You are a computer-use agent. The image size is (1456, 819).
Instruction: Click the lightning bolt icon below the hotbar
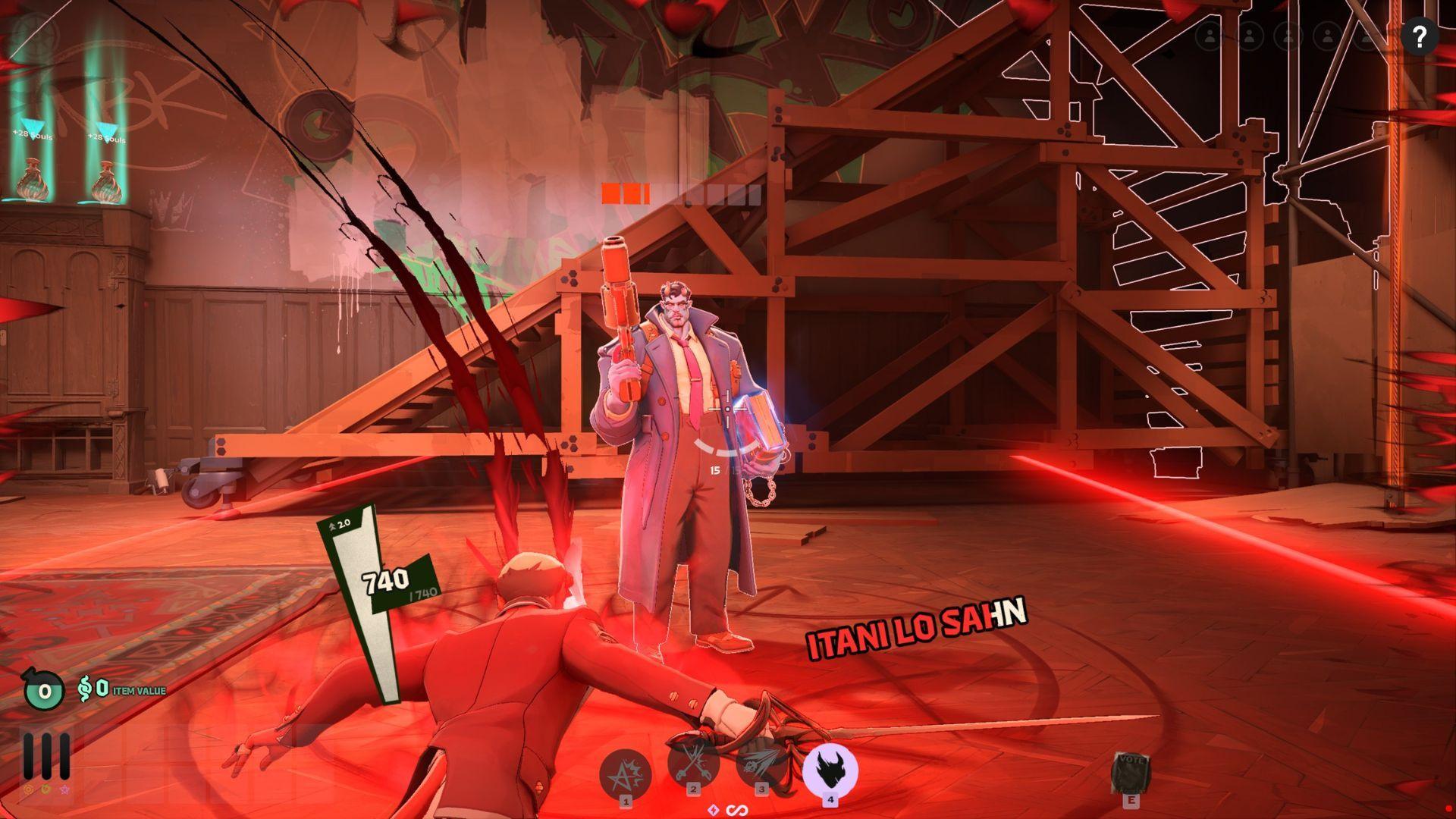[x=713, y=810]
